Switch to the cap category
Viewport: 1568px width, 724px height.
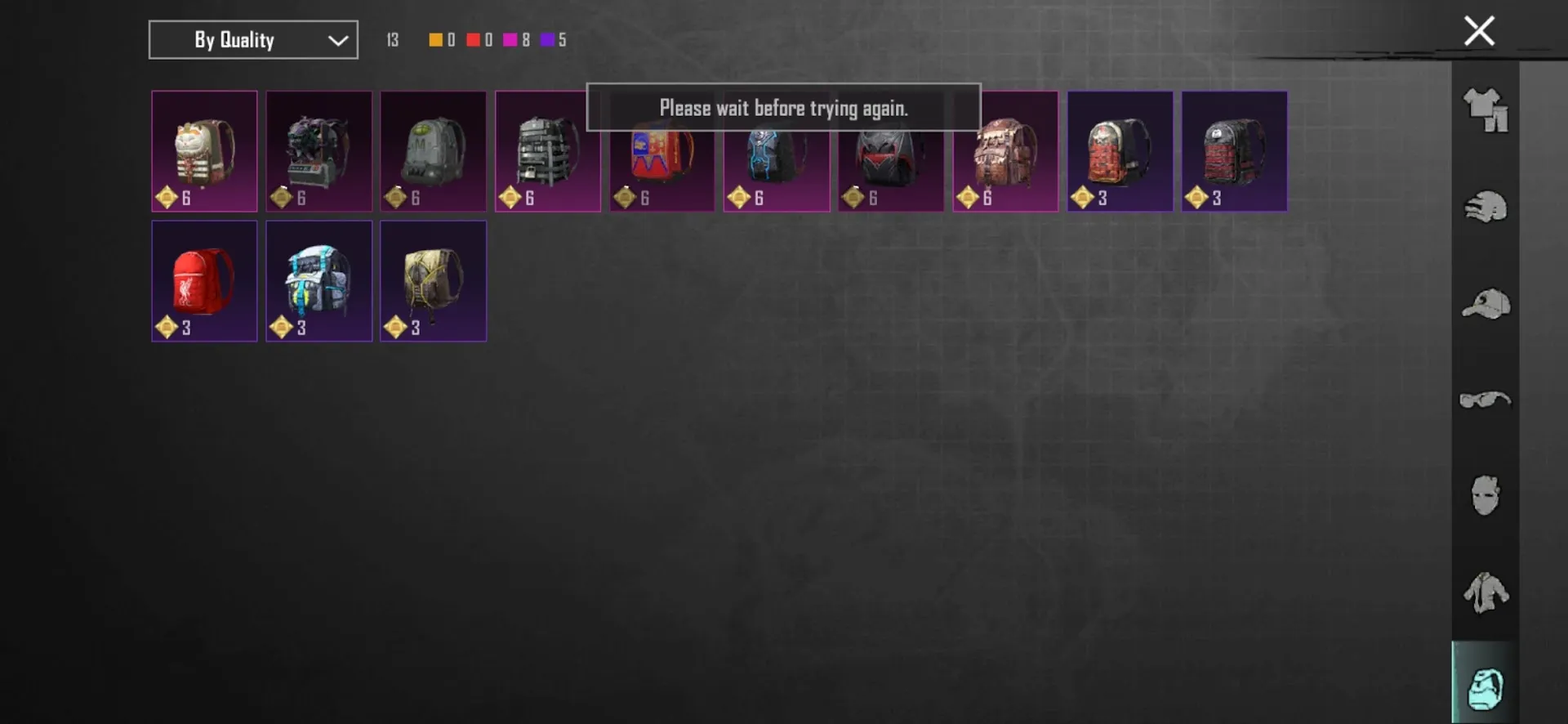coord(1485,303)
